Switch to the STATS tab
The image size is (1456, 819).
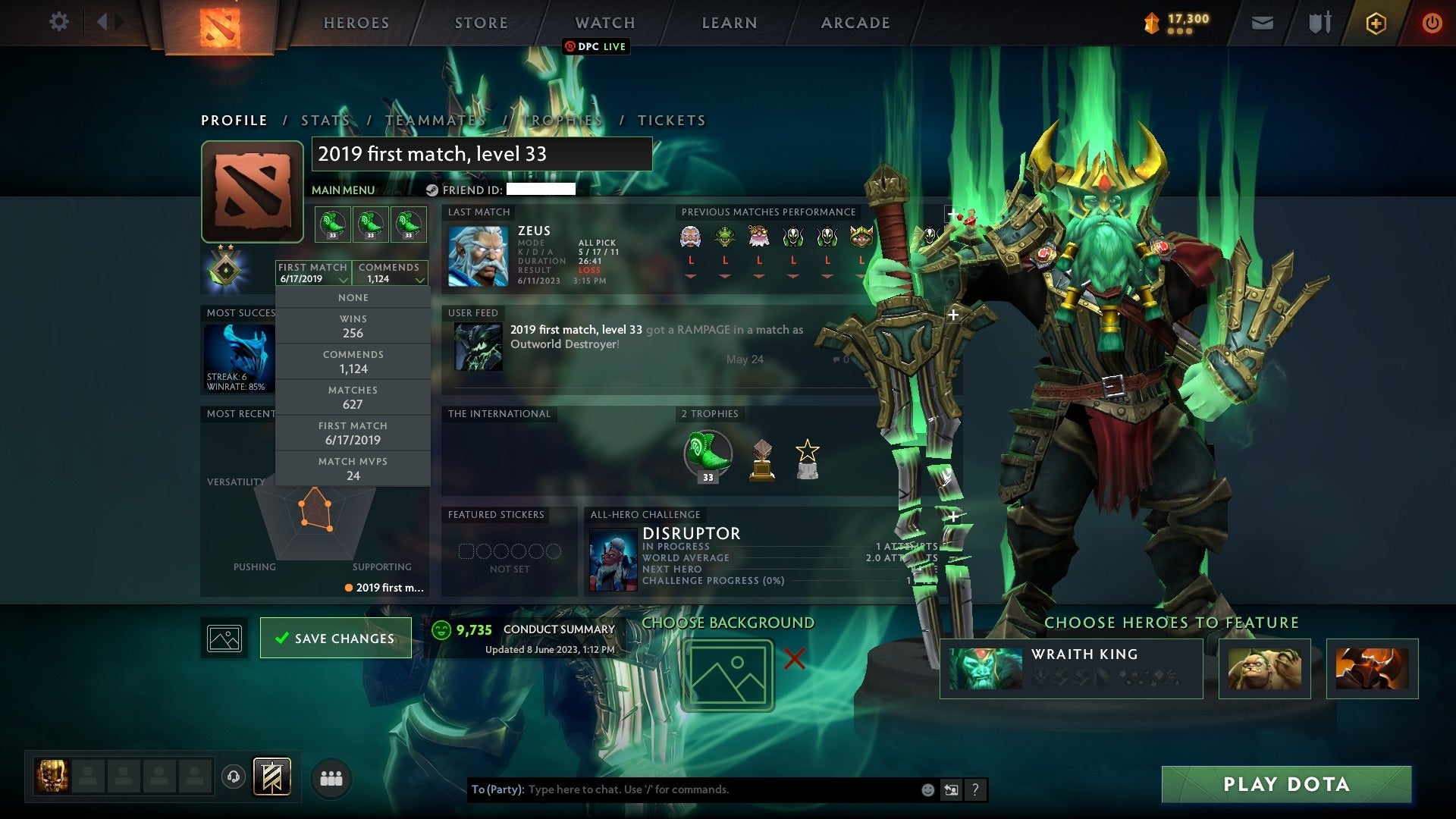click(x=325, y=120)
